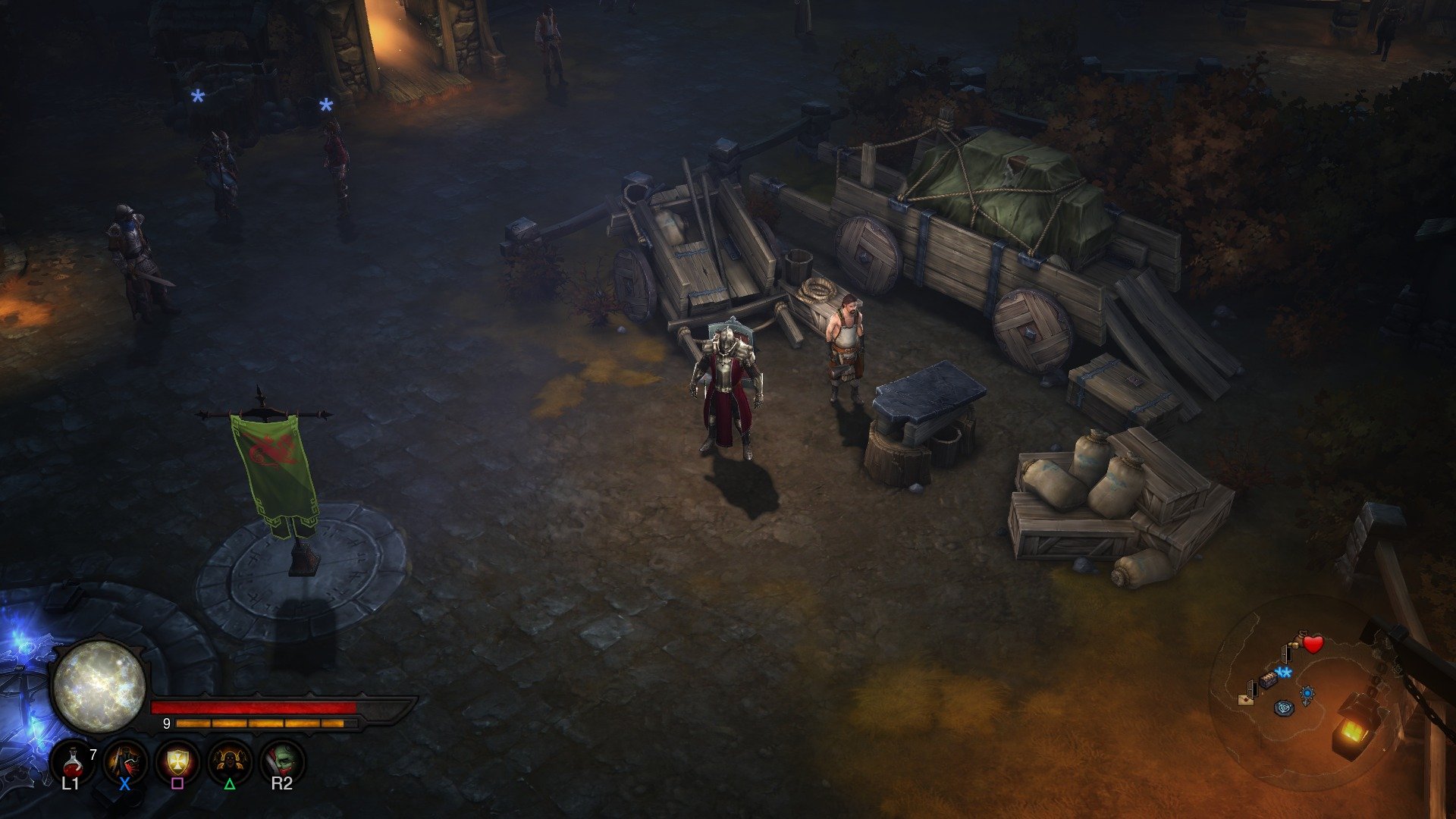
Task: Click the door exit icon on the minimap
Action: [x=1287, y=655]
